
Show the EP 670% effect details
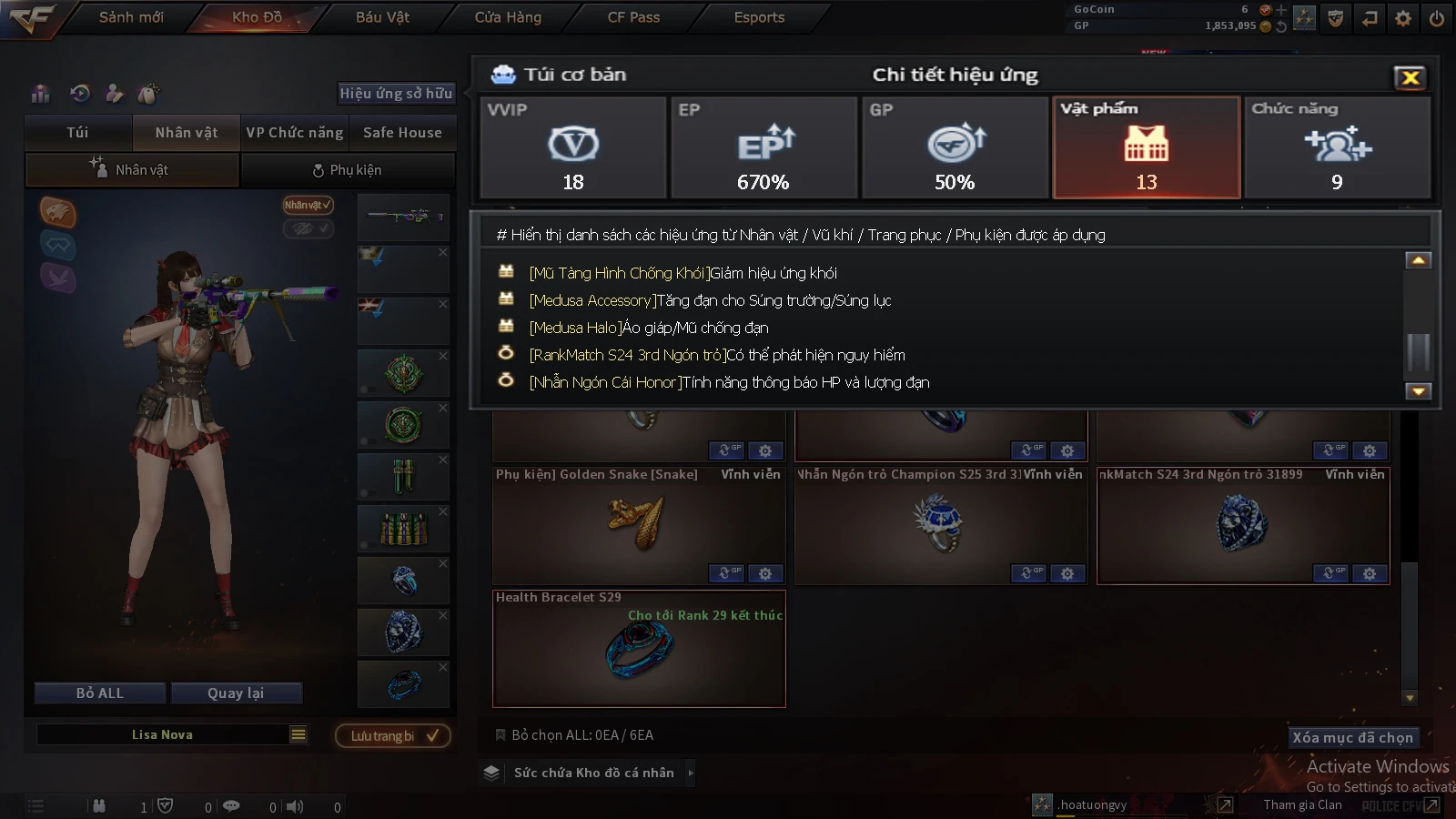click(x=763, y=147)
